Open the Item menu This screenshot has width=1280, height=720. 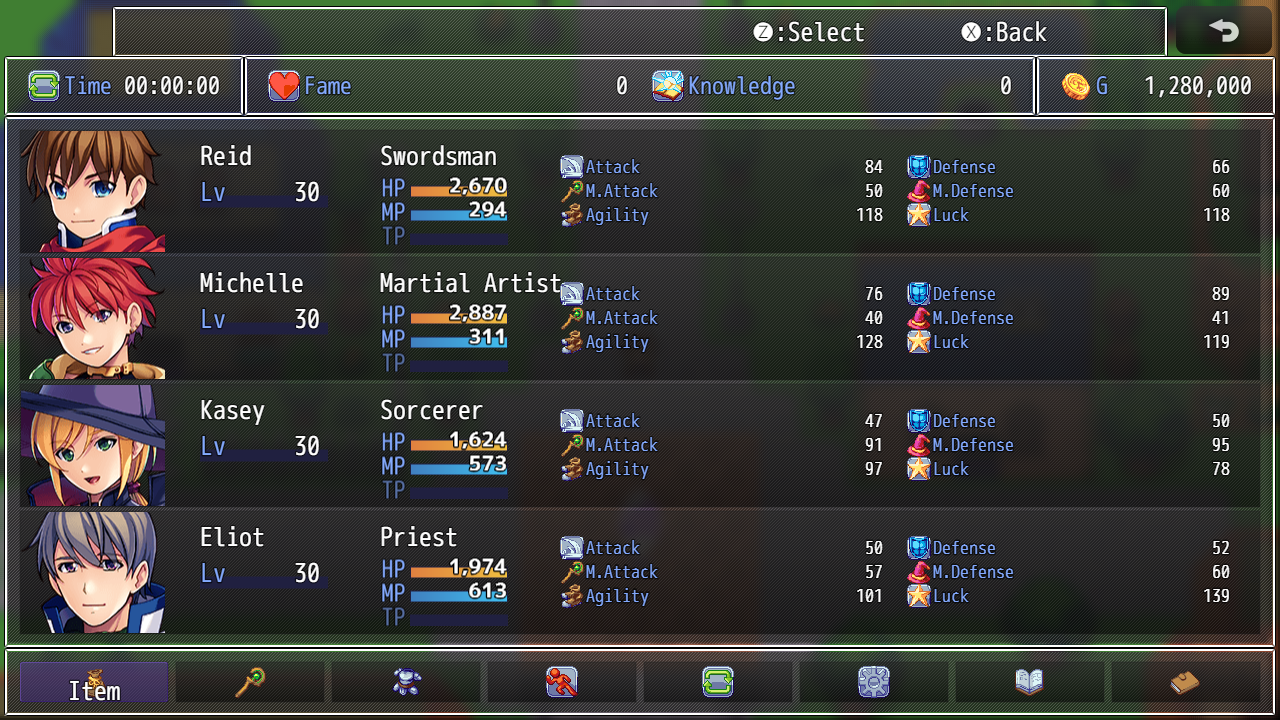94,682
